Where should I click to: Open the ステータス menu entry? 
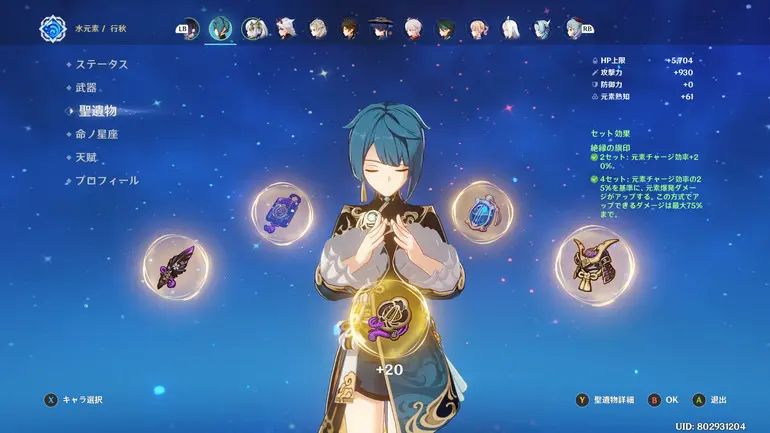102,64
